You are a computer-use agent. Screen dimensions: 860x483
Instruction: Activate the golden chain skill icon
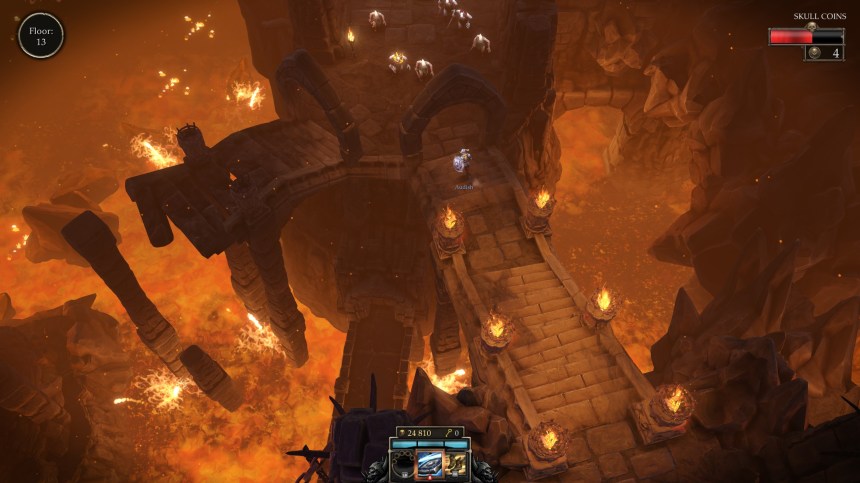click(x=457, y=464)
